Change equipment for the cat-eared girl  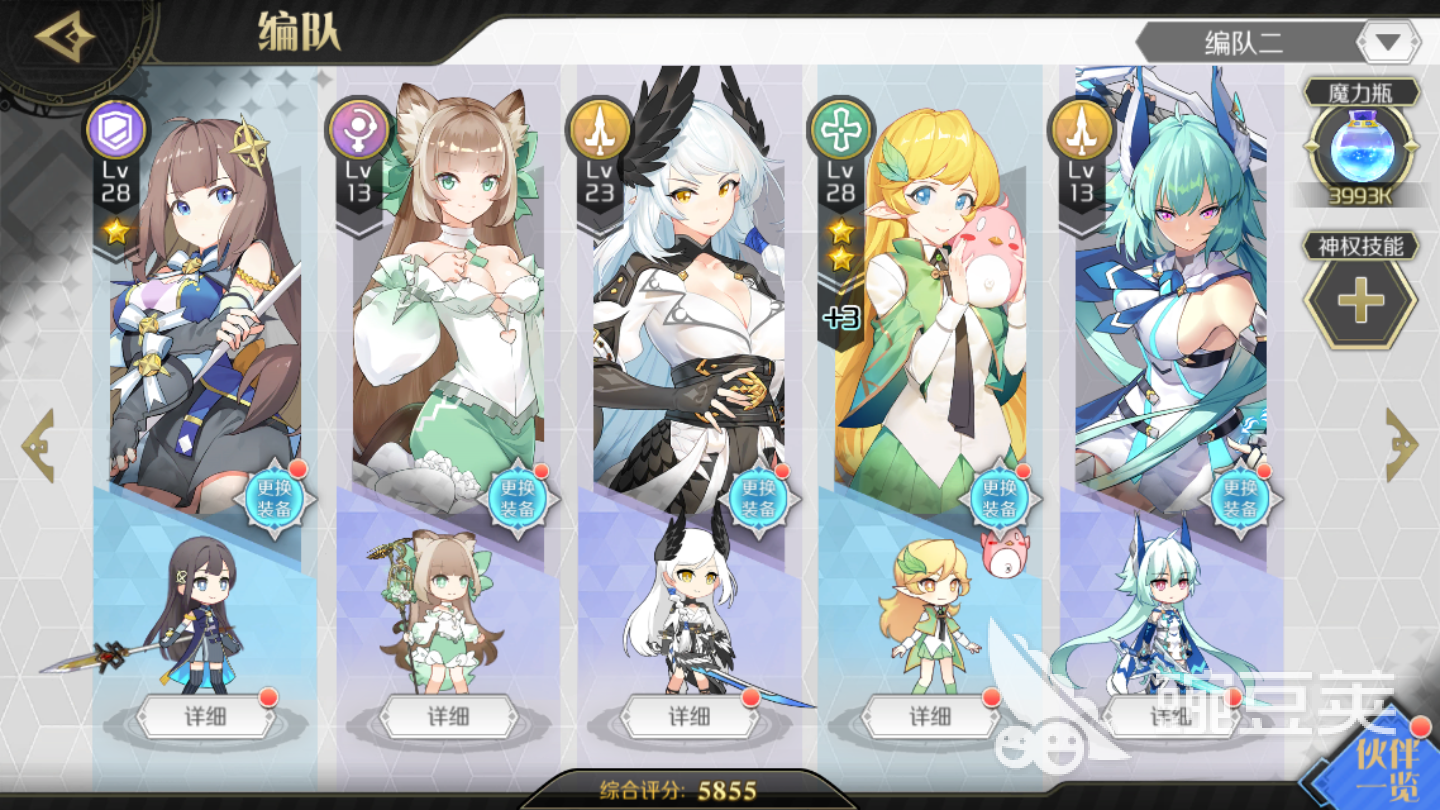click(x=517, y=498)
